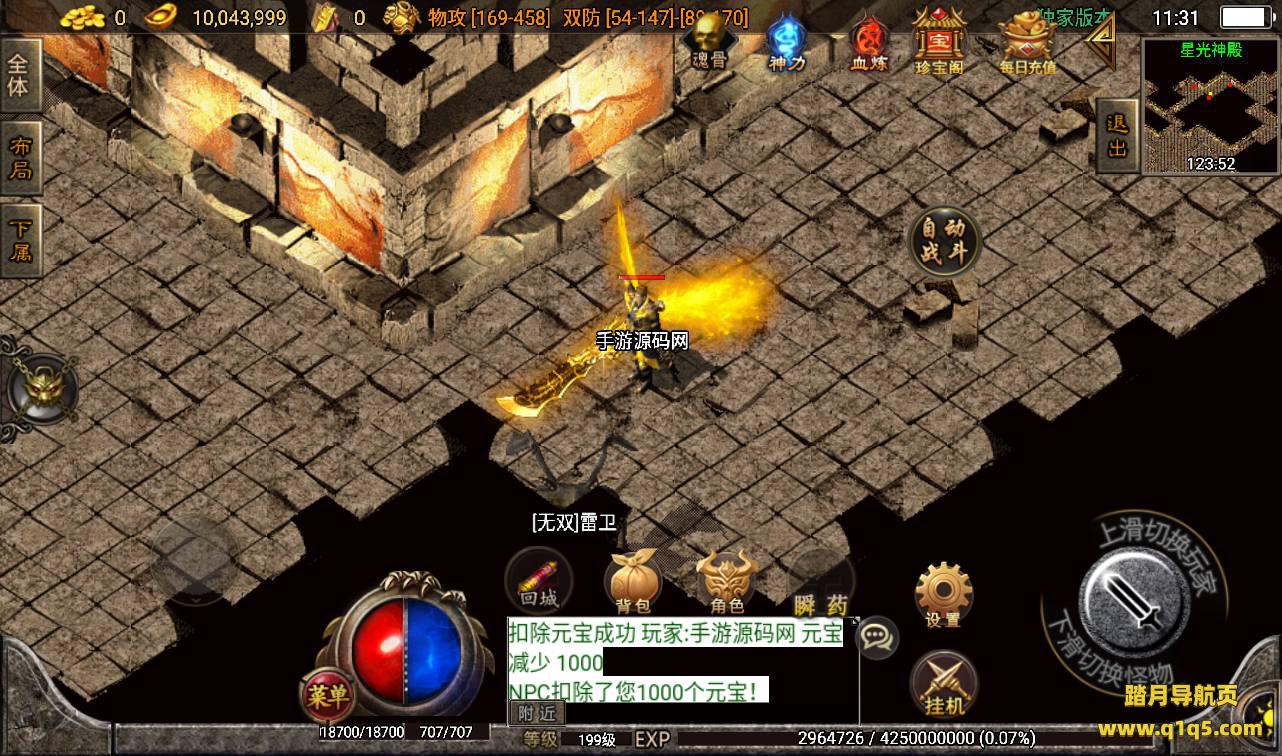Open the 背包 bag

point(633,583)
